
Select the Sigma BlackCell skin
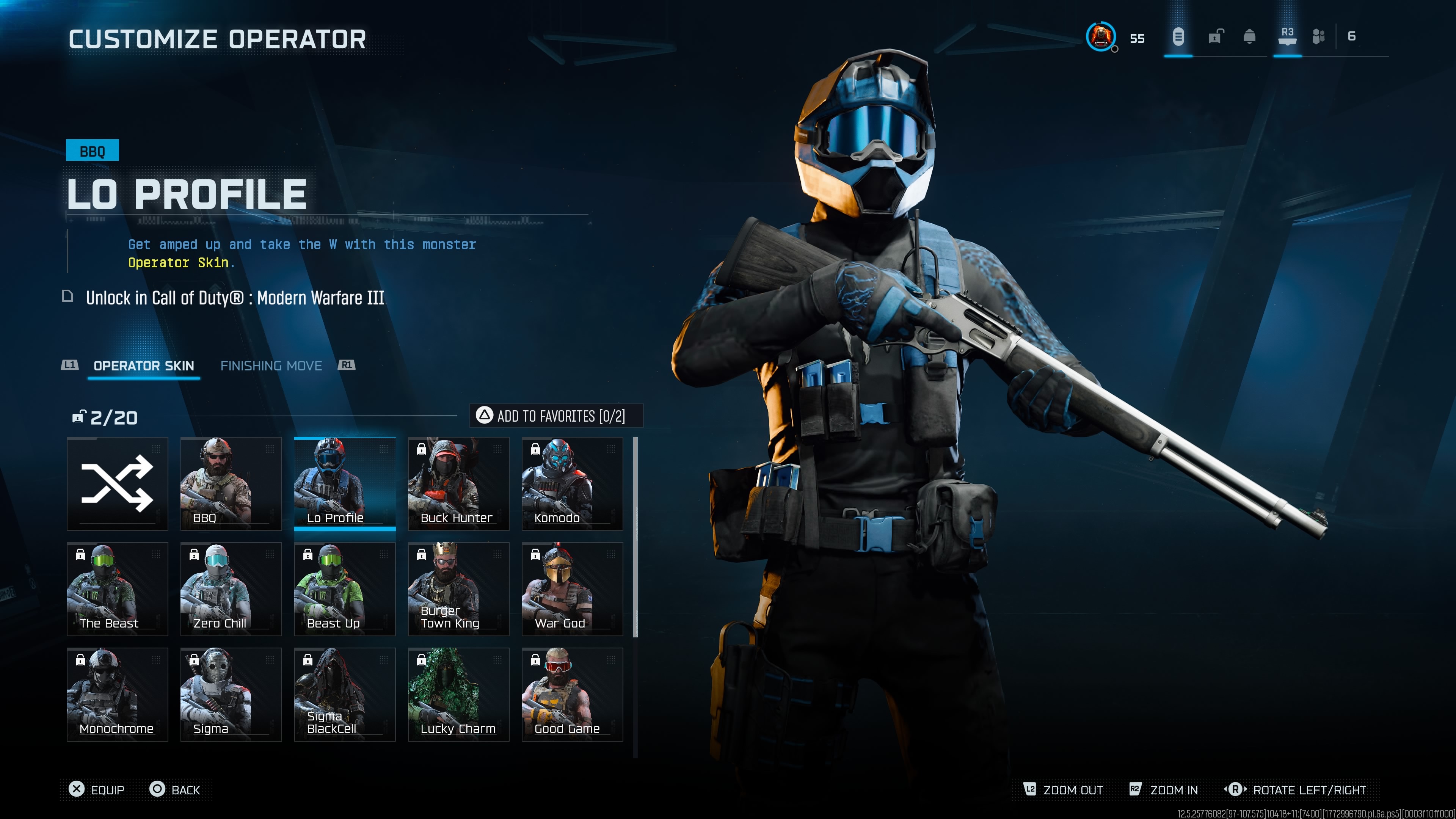(x=345, y=694)
